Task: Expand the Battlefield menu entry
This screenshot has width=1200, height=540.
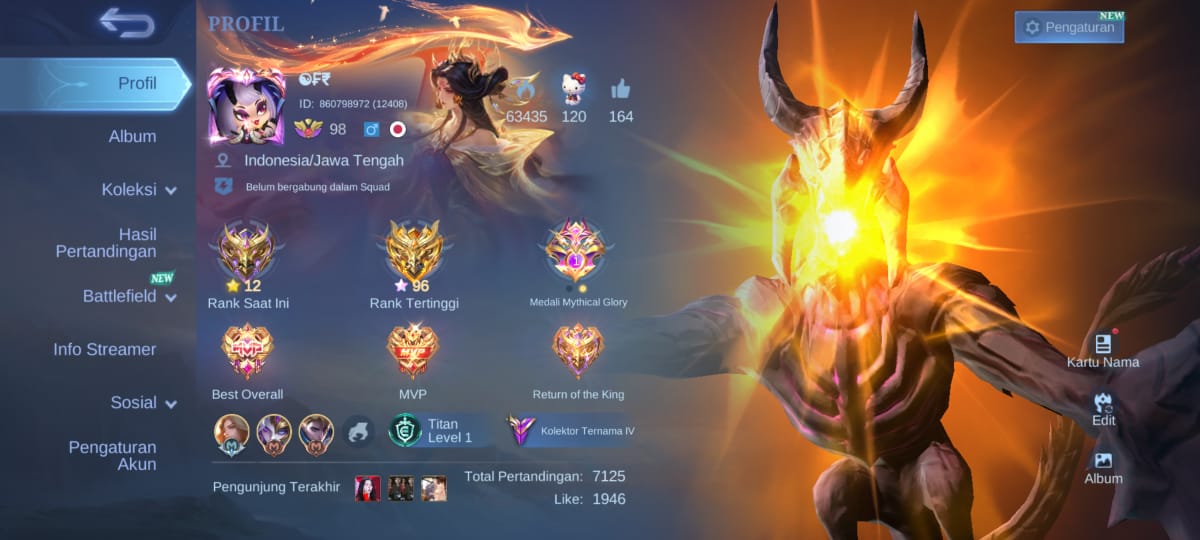Action: pos(129,296)
